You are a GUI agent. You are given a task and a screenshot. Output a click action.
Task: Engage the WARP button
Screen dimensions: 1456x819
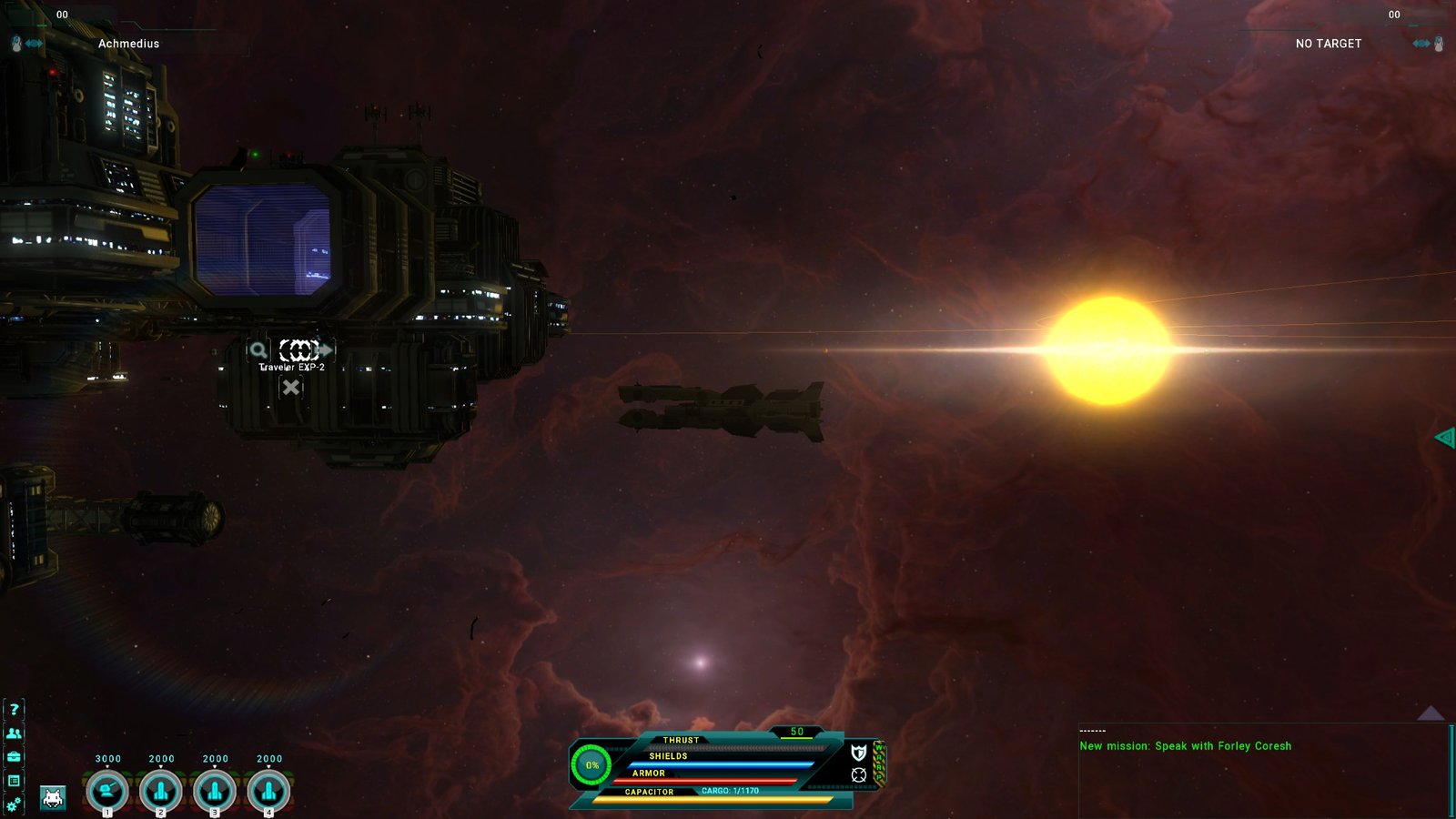coord(879,763)
